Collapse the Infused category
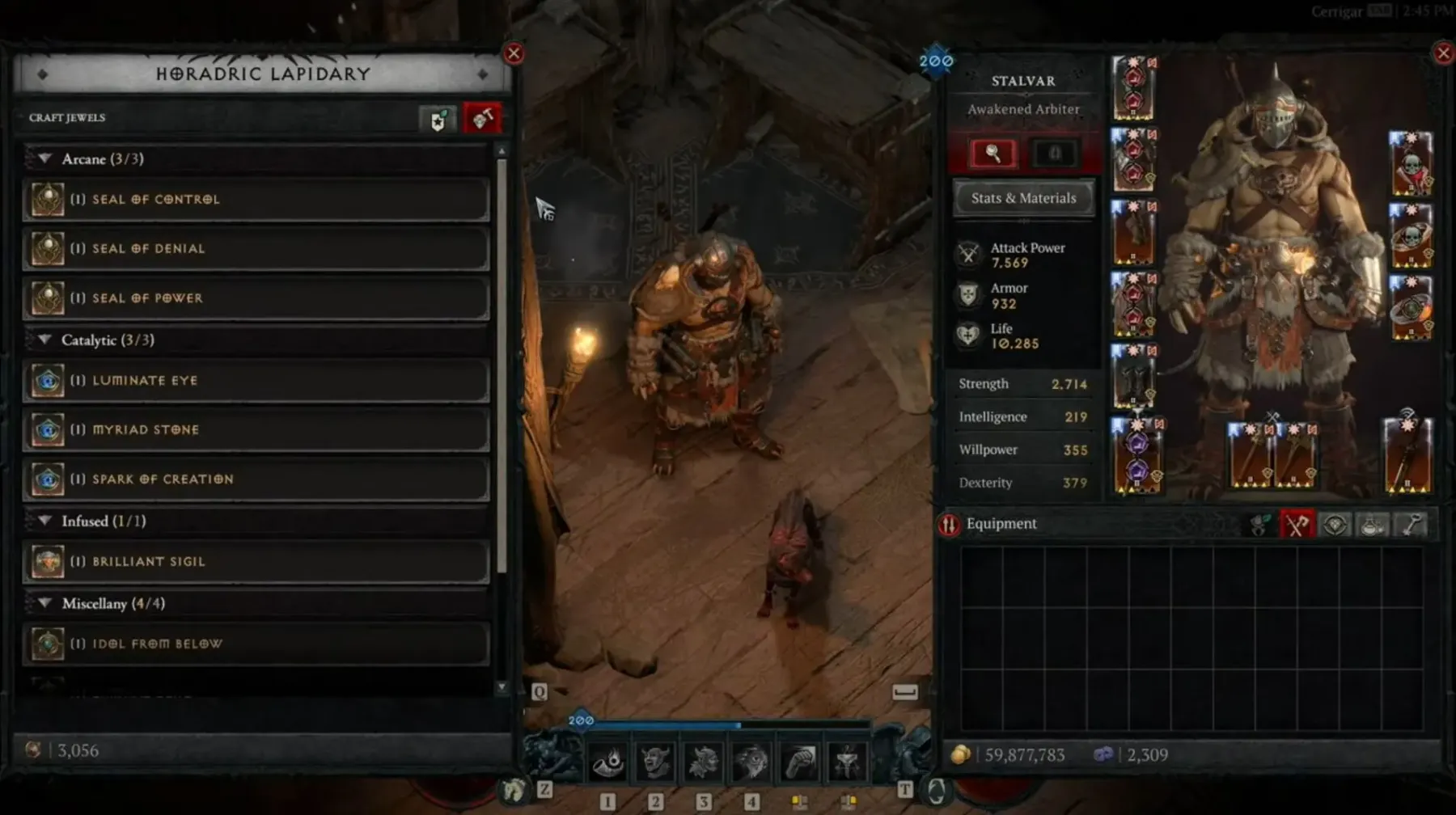The image size is (1456, 815). pyautogui.click(x=45, y=522)
